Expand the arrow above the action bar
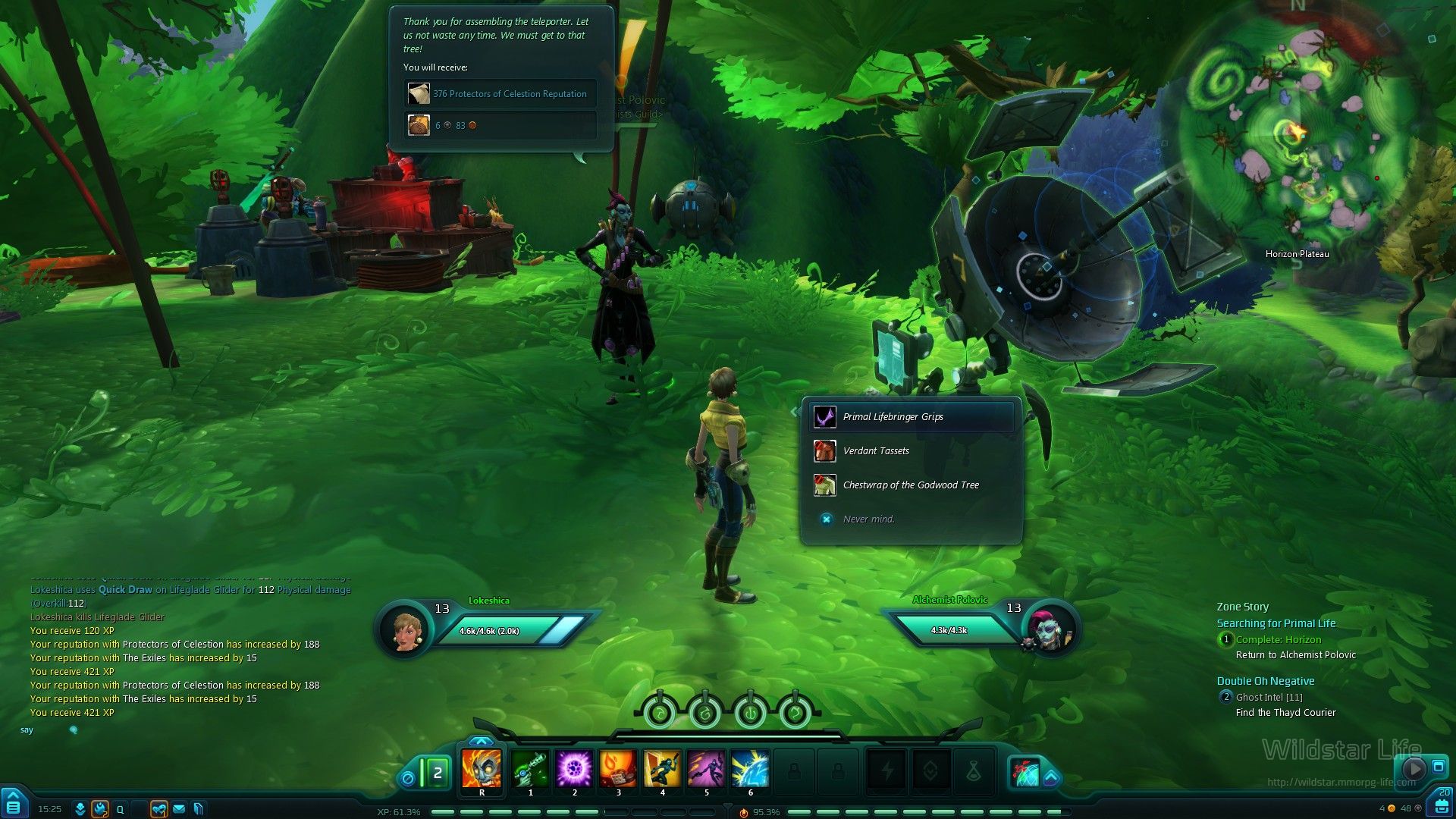This screenshot has width=1456, height=819. [481, 741]
